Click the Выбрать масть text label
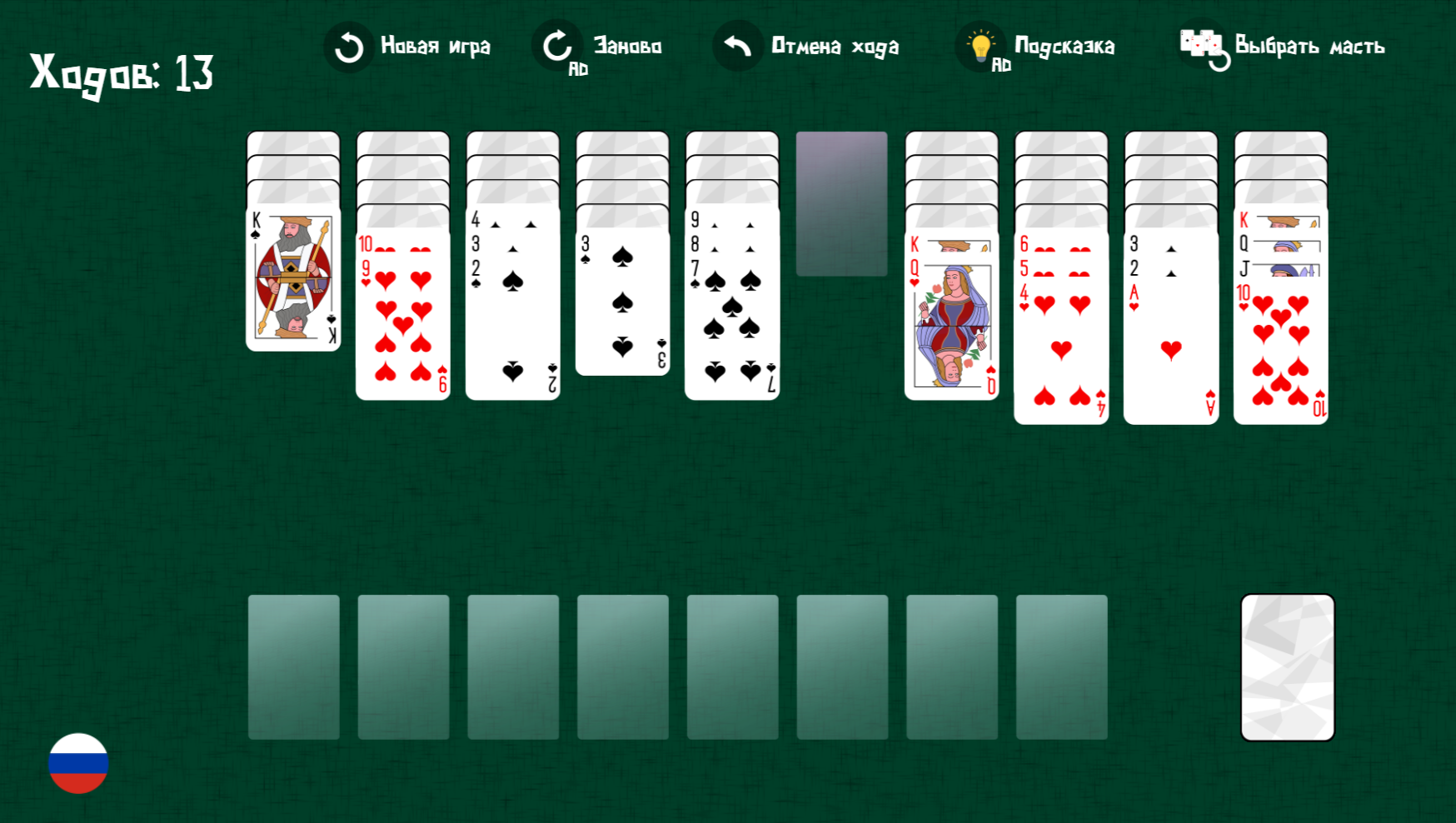1456x823 pixels. click(x=1309, y=47)
